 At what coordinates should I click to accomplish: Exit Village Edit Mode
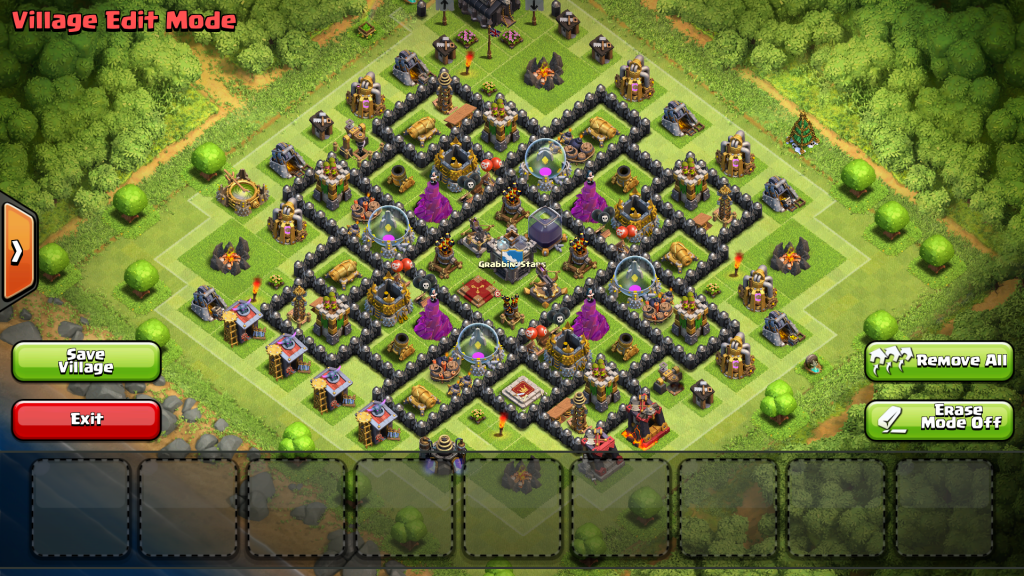click(86, 420)
